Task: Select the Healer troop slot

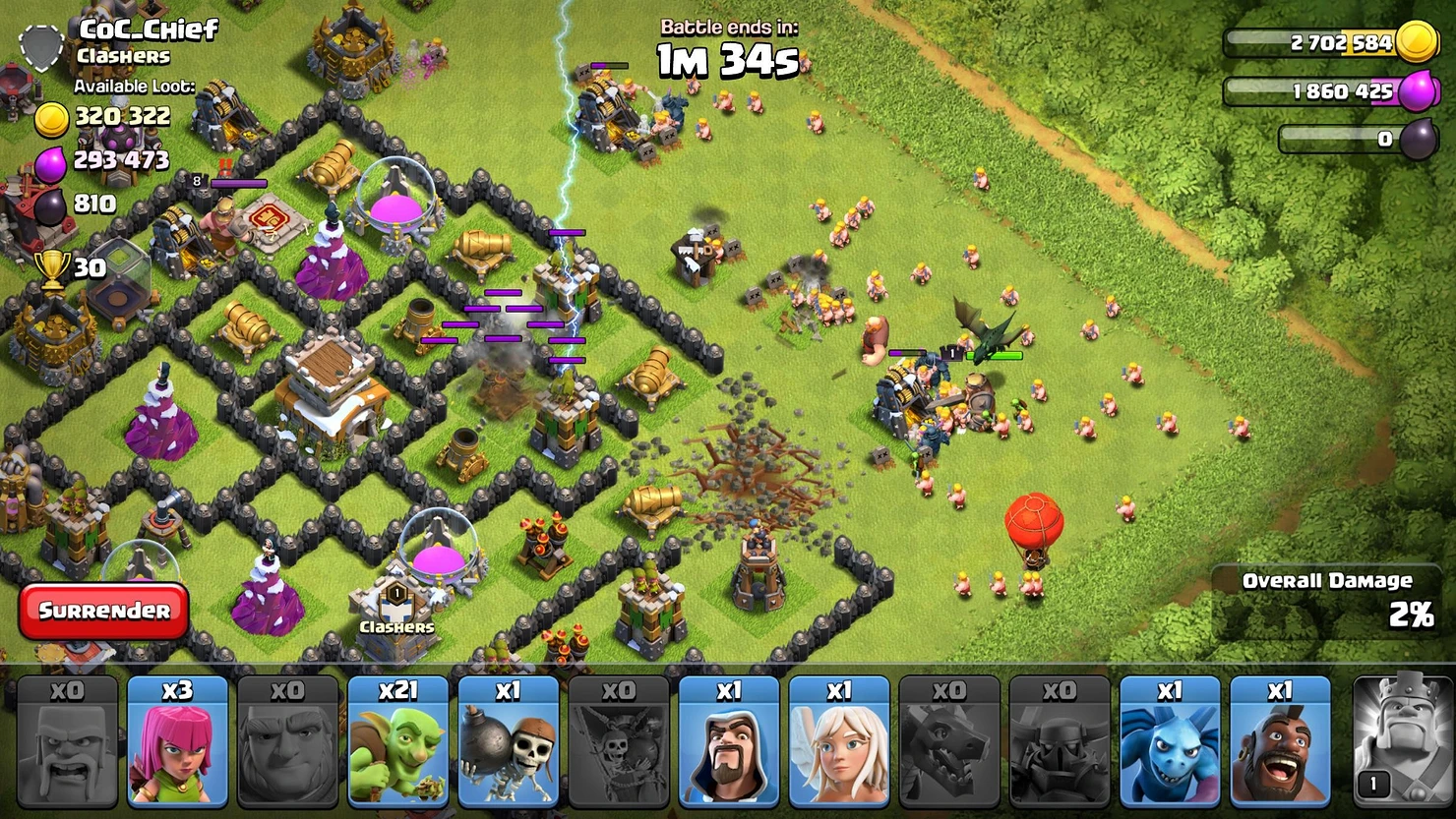Action: (838, 742)
